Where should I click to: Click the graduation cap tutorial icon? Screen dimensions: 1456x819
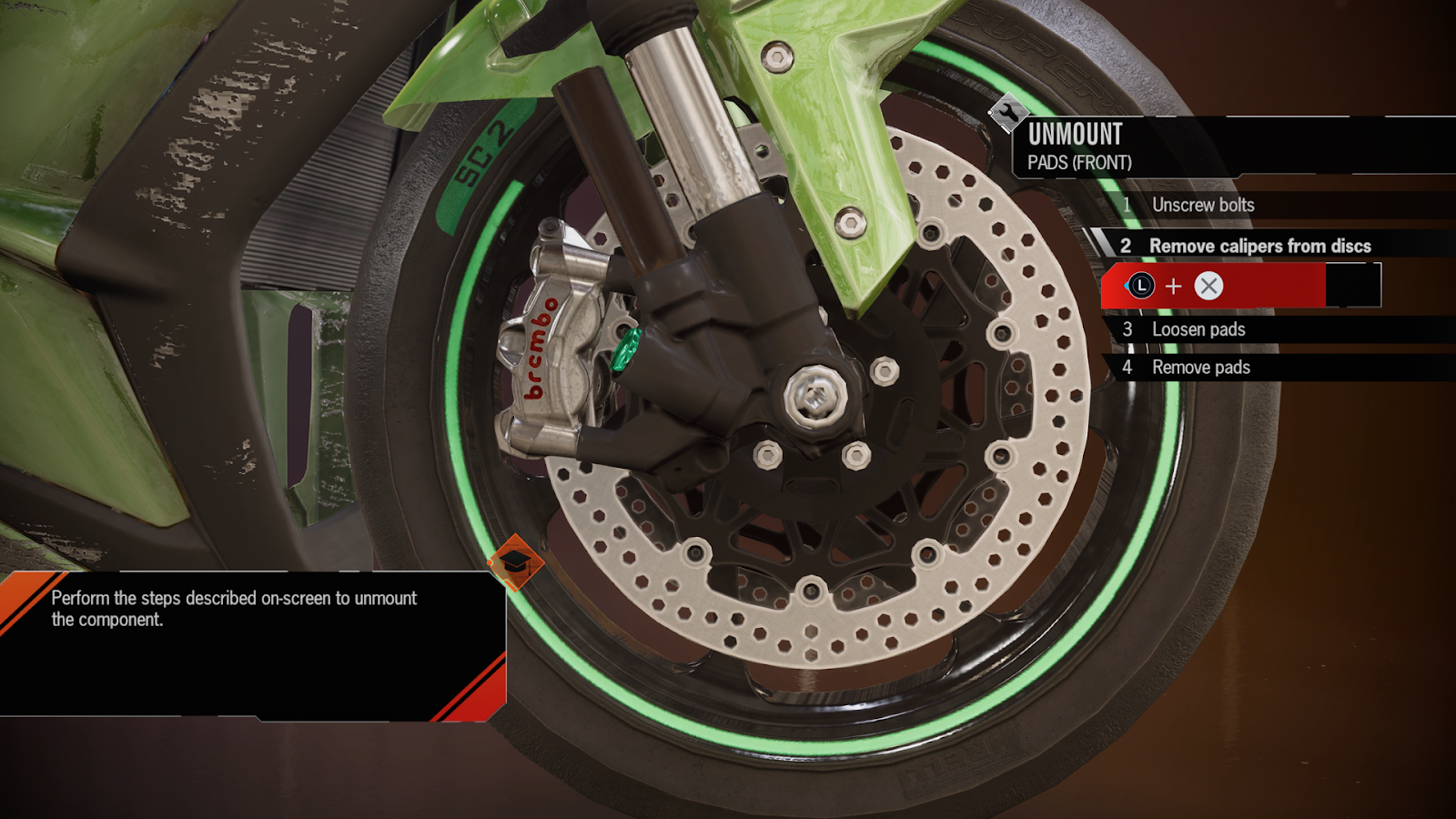click(x=515, y=561)
